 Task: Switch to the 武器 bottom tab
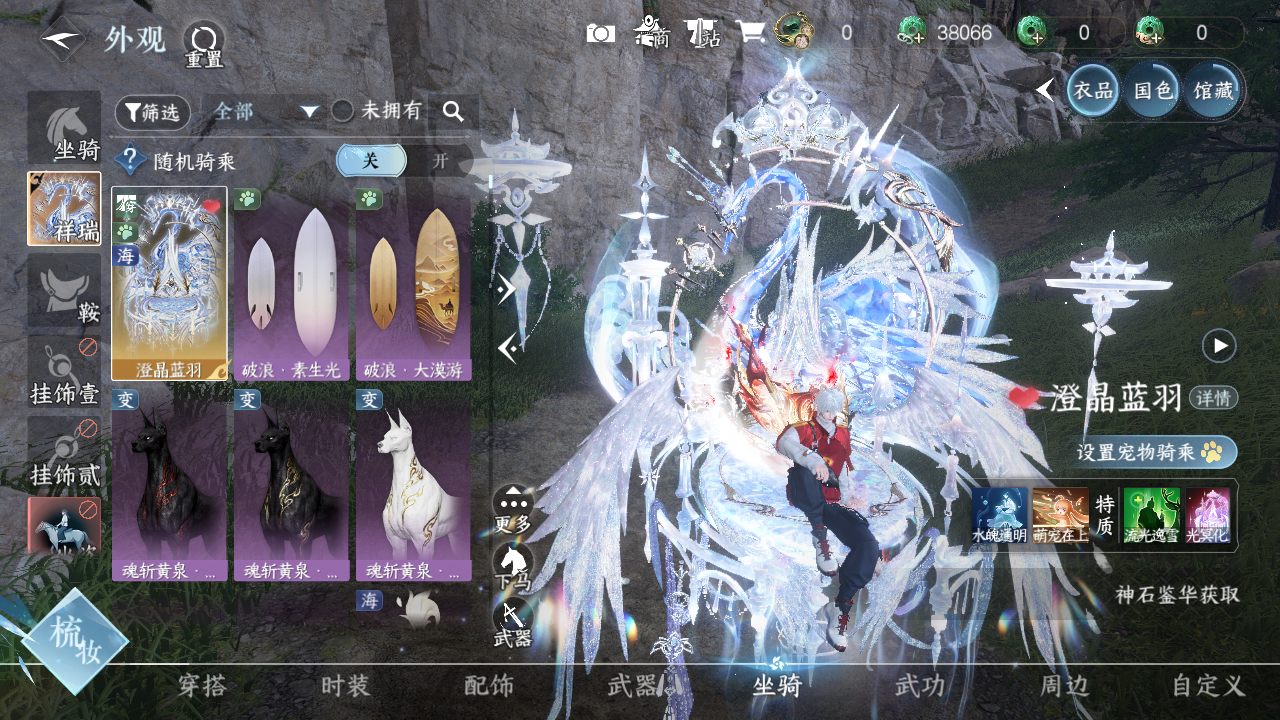click(633, 686)
